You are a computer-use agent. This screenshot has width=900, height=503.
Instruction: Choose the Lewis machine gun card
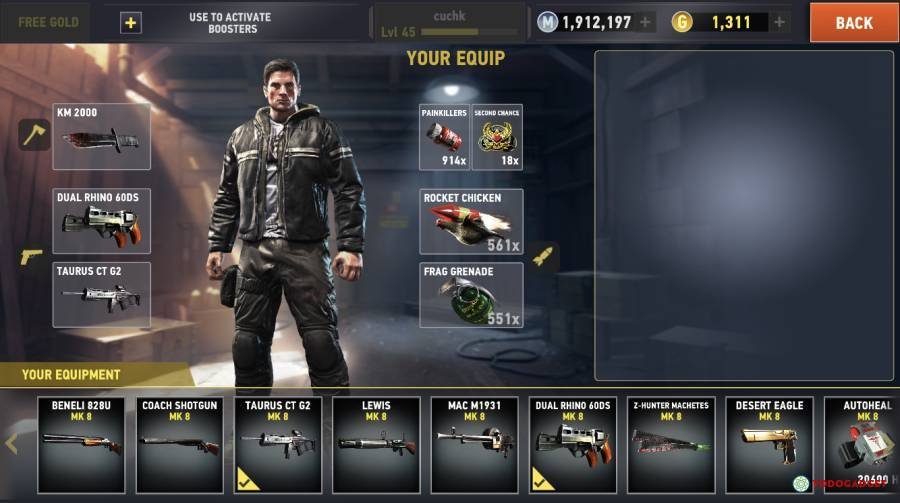[x=376, y=444]
